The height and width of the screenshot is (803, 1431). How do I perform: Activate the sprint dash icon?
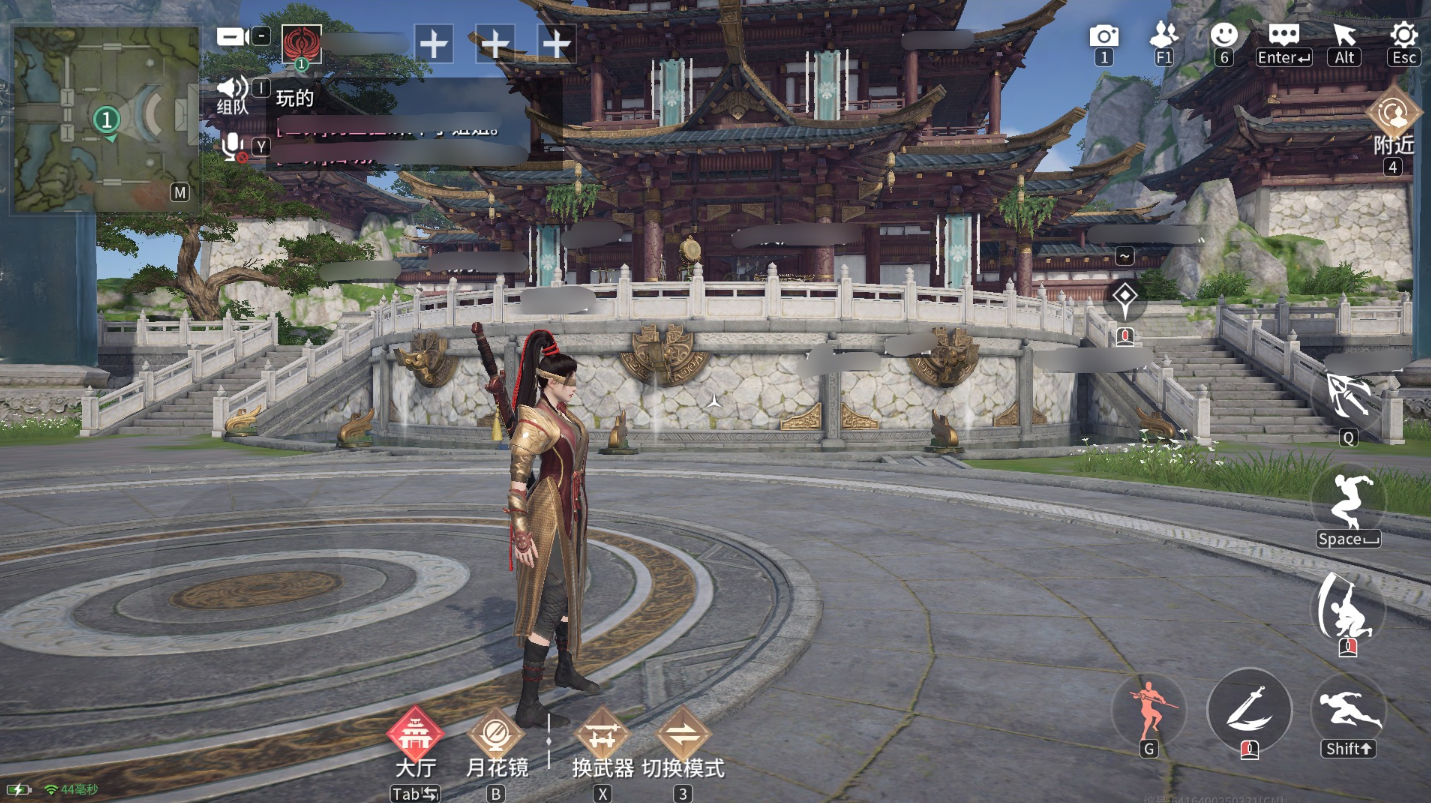[1348, 709]
